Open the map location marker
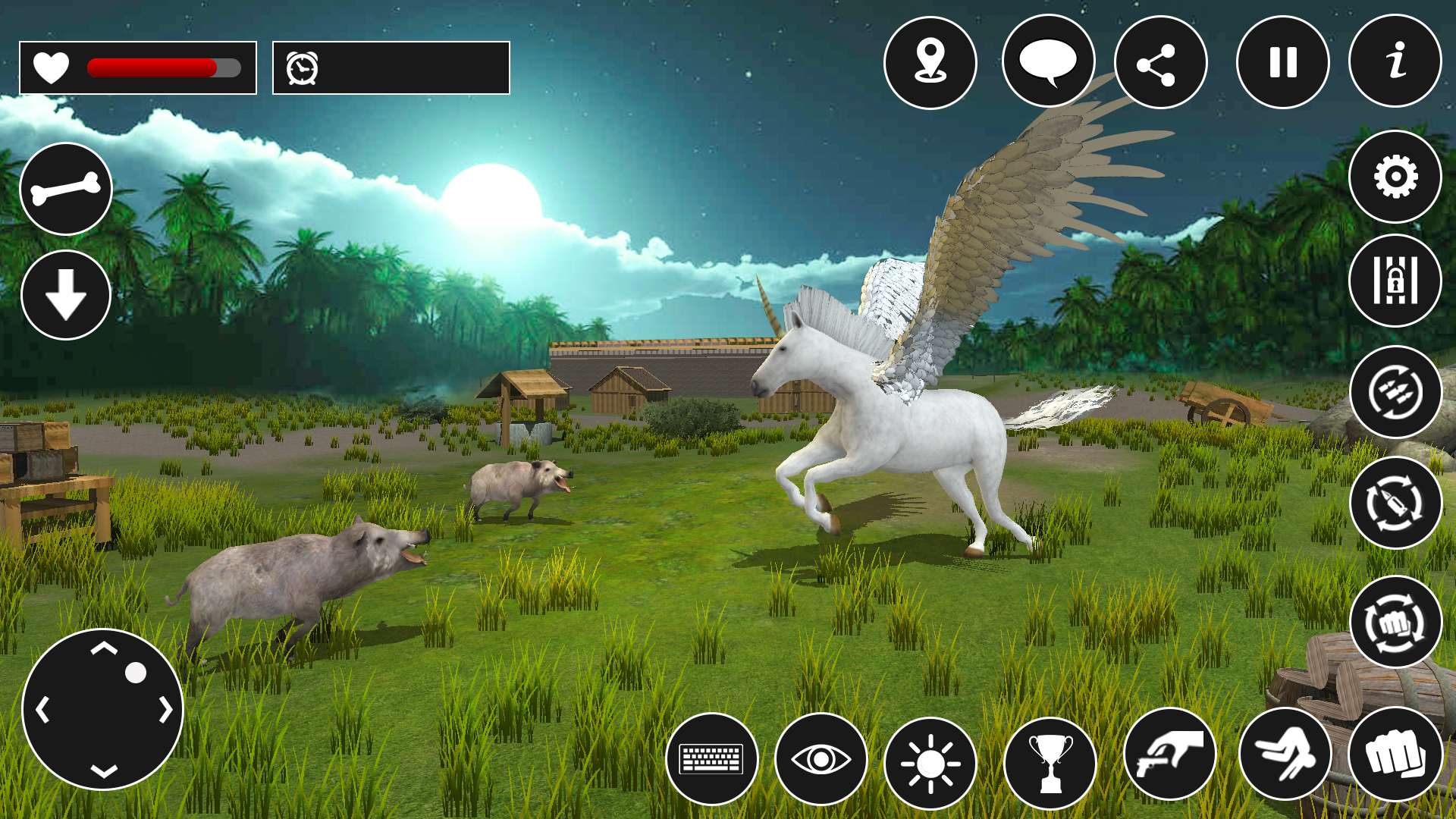1456x819 pixels. click(x=930, y=63)
